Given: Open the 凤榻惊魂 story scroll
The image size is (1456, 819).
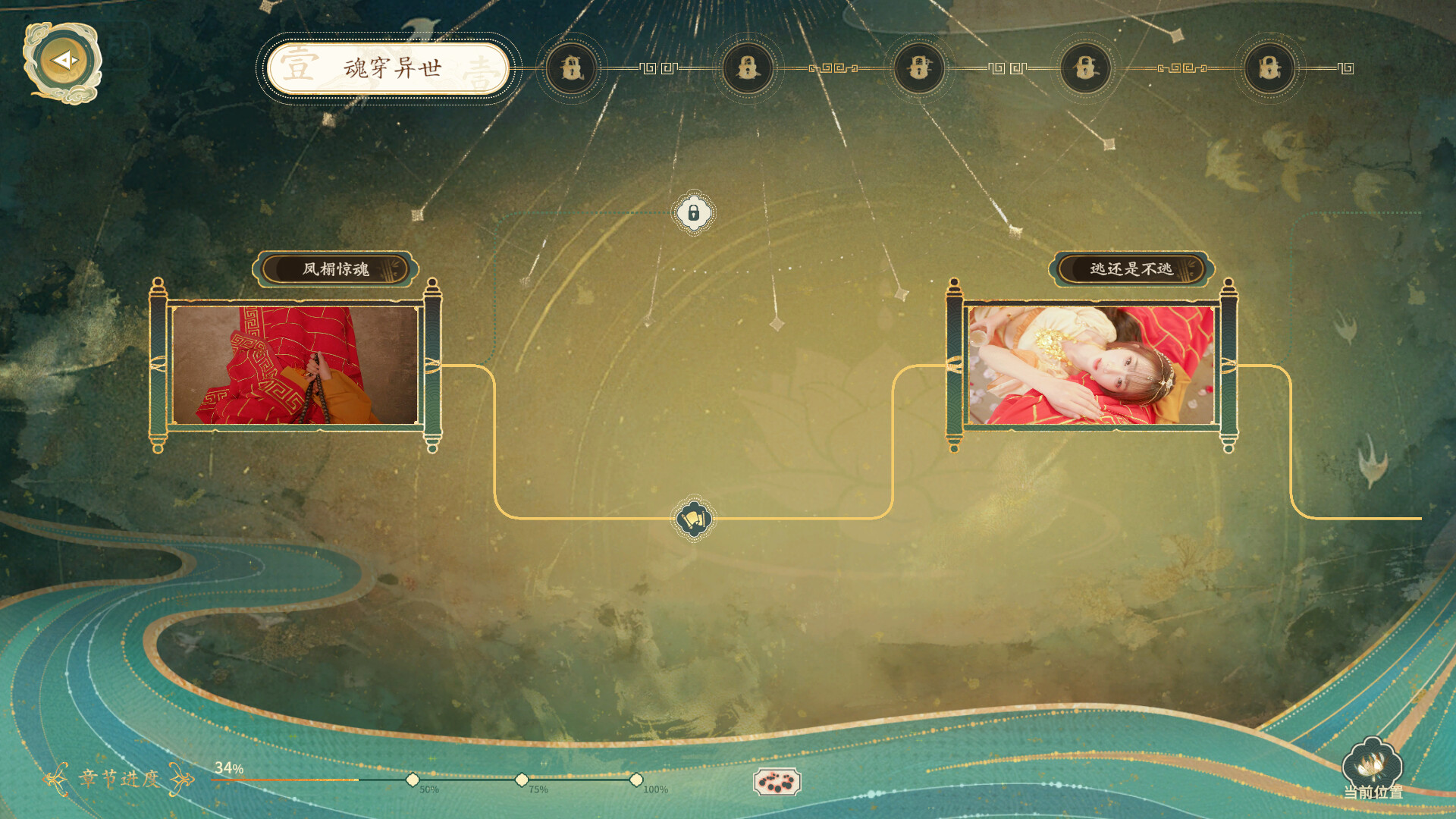Looking at the screenshot, I should [295, 365].
